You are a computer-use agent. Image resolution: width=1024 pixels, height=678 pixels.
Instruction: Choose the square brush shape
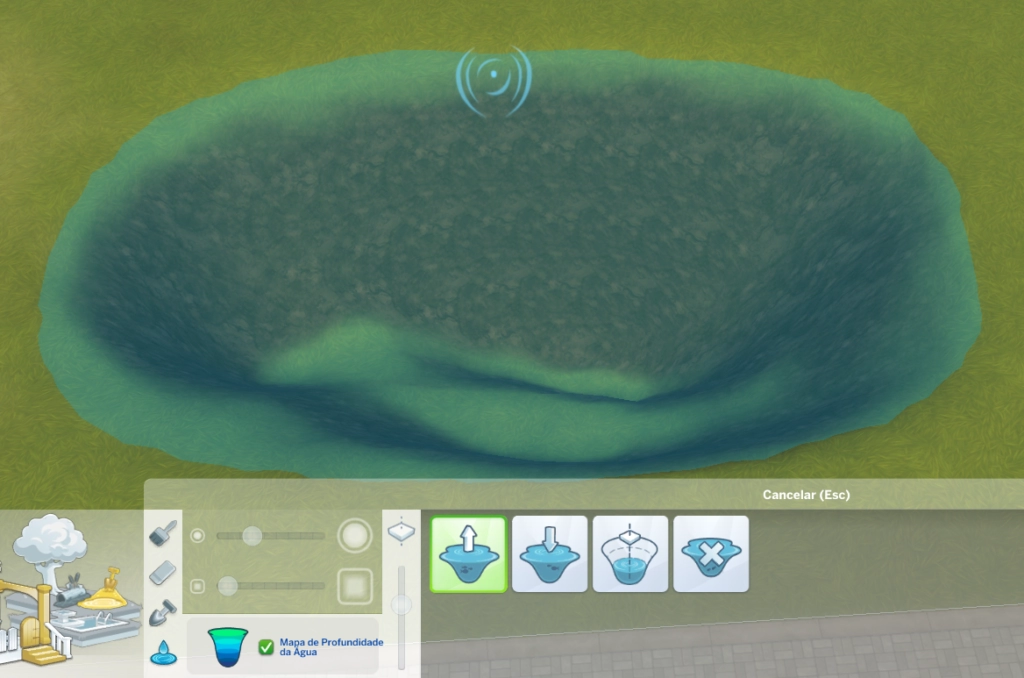pos(355,586)
